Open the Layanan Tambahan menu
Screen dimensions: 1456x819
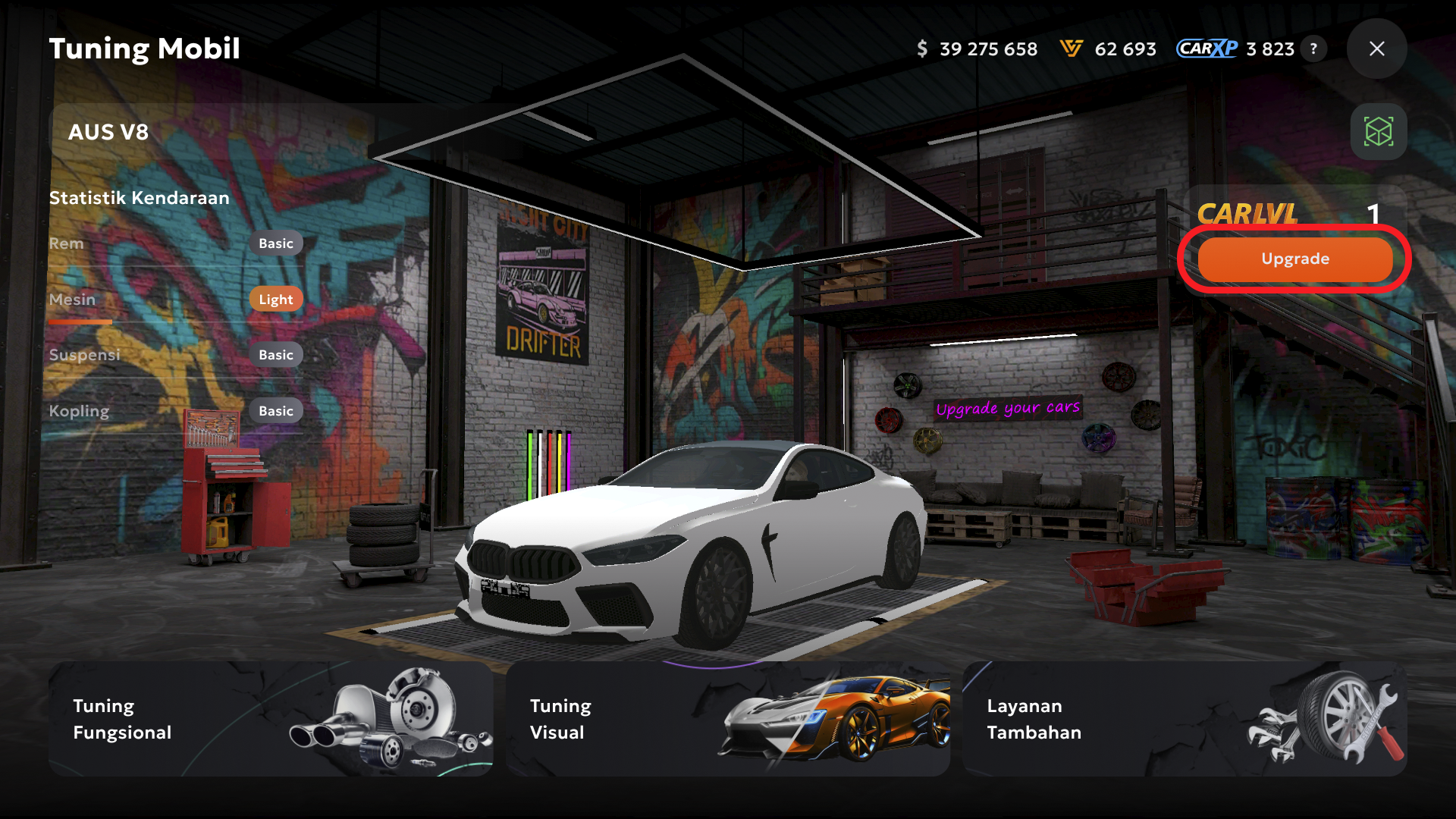pyautogui.click(x=1184, y=719)
